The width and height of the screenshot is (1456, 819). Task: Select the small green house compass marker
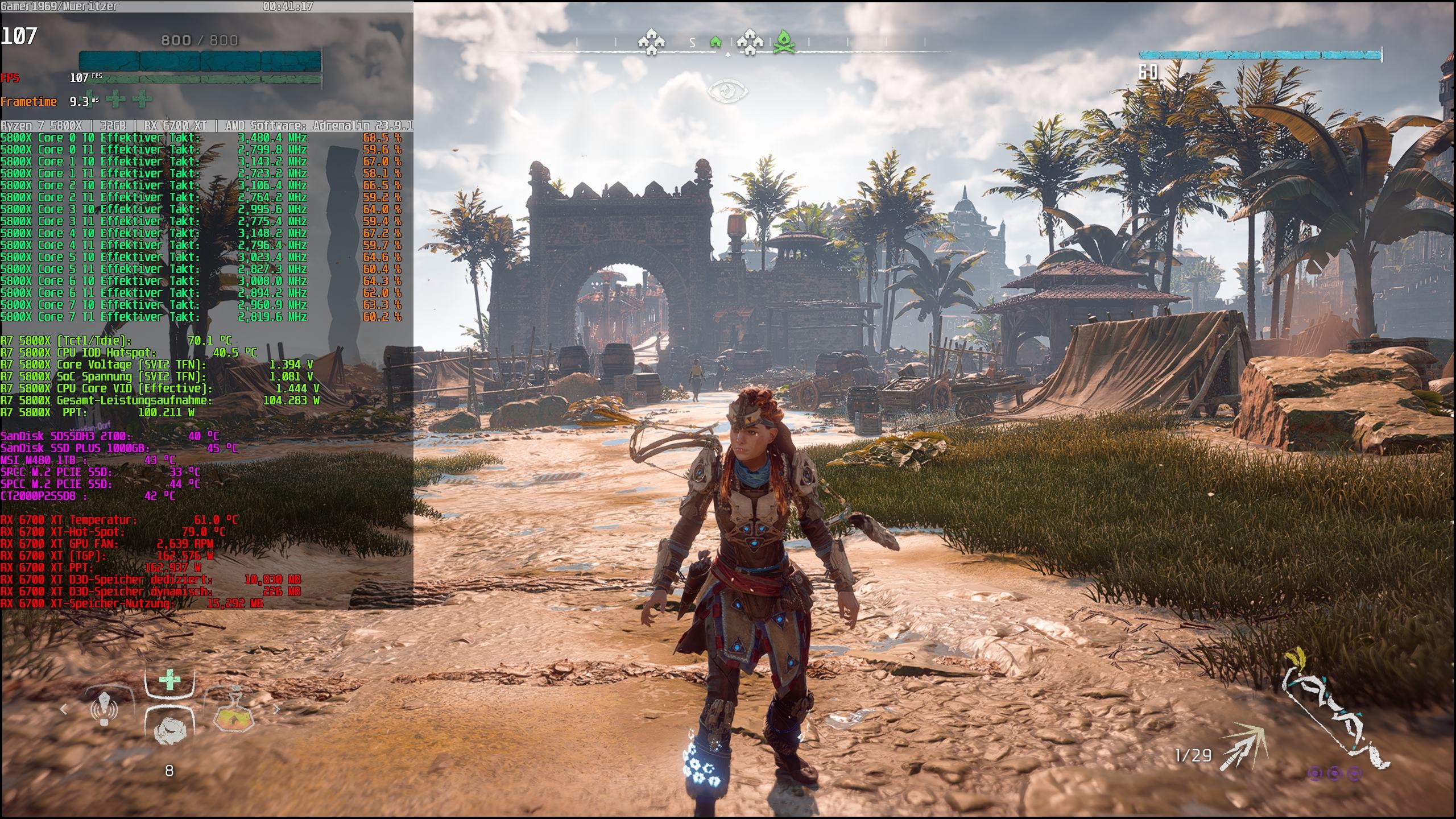point(715,42)
